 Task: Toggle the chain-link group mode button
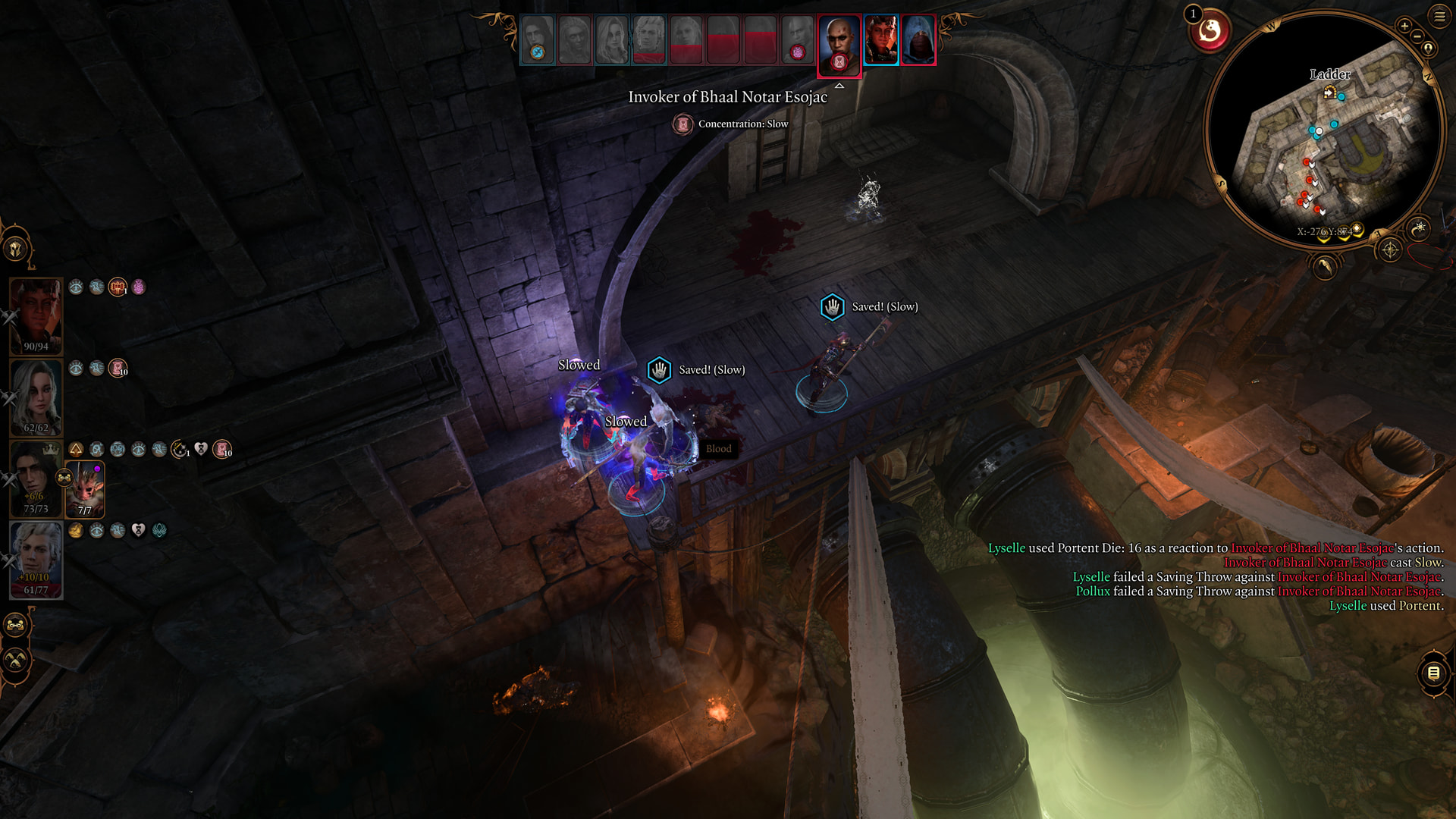click(x=16, y=626)
